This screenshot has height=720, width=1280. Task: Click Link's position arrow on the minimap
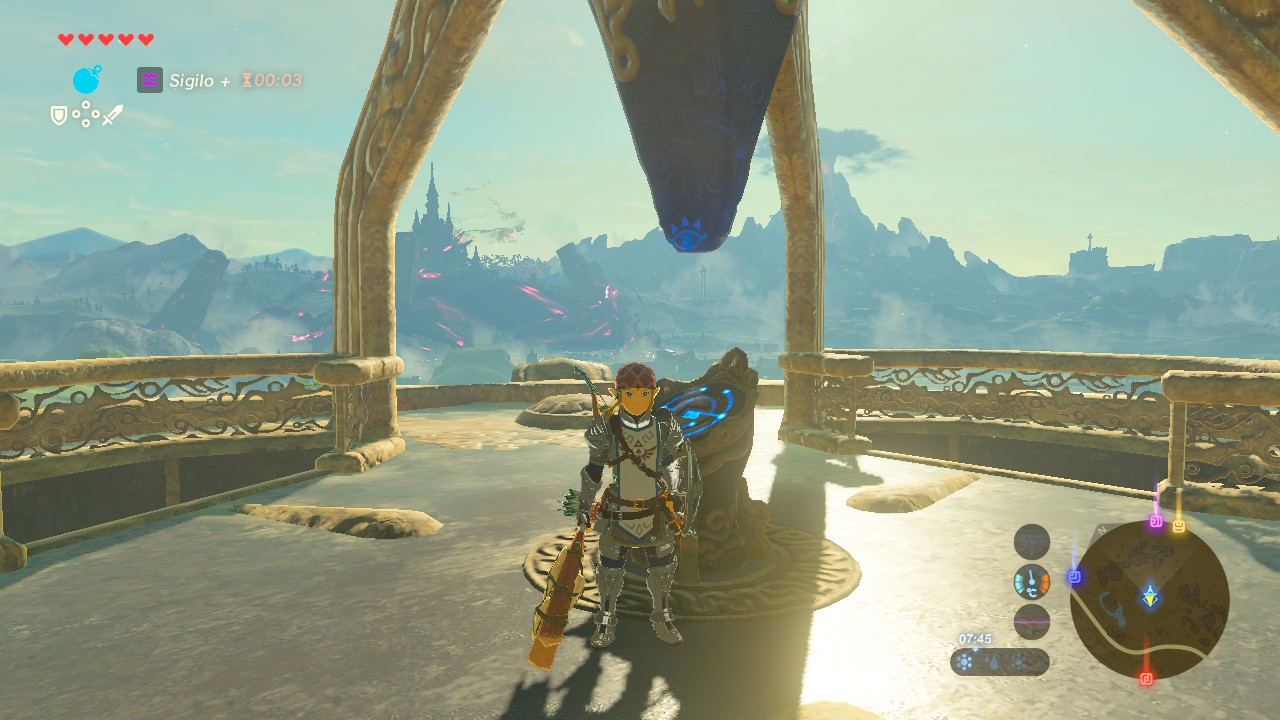[x=1151, y=597]
